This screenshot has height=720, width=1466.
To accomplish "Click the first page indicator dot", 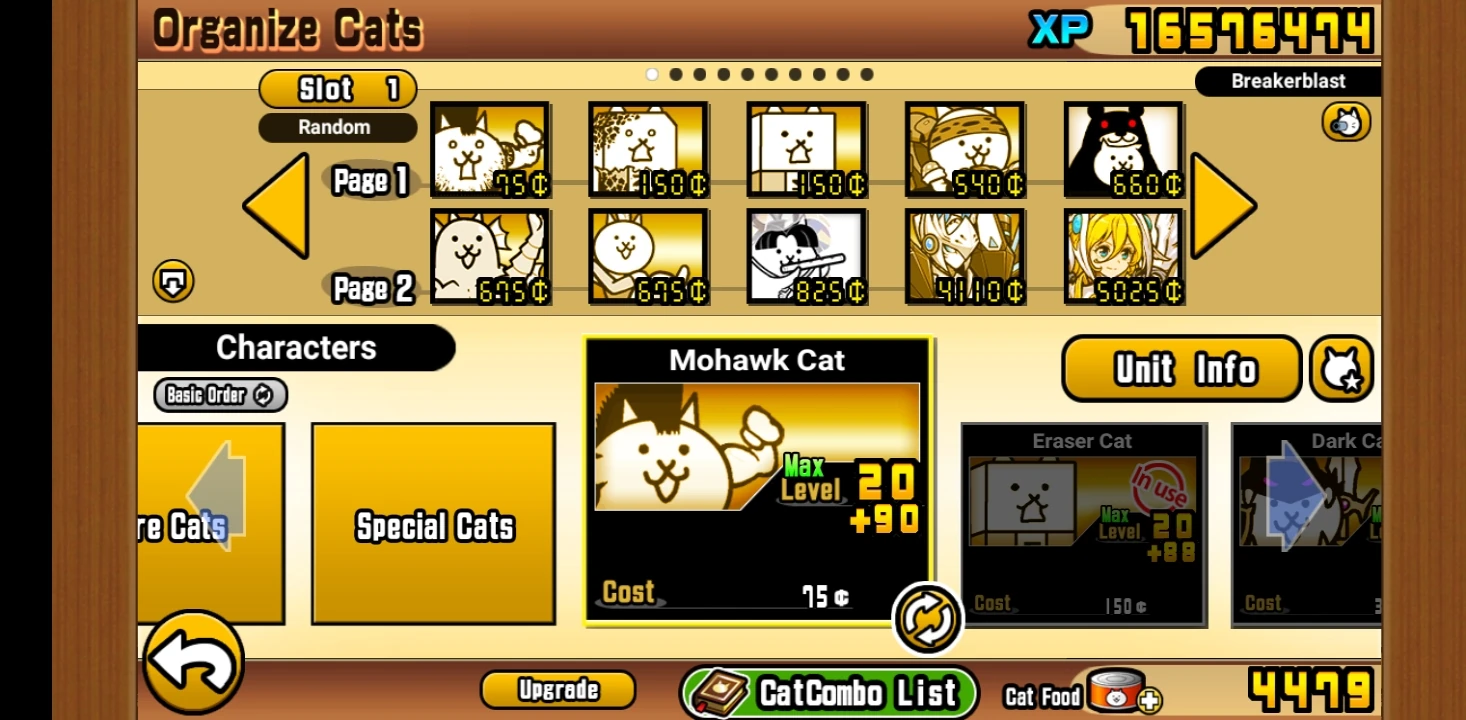I will point(653,73).
